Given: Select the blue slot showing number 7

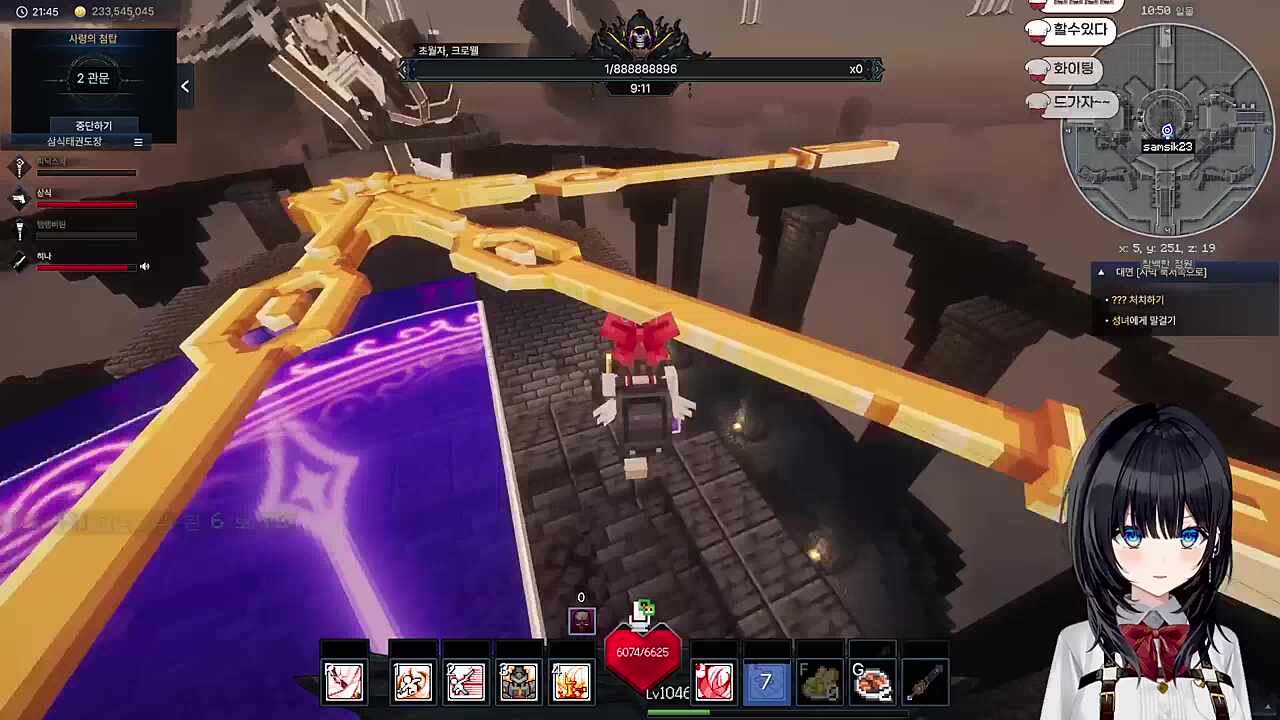Looking at the screenshot, I should pos(766,682).
